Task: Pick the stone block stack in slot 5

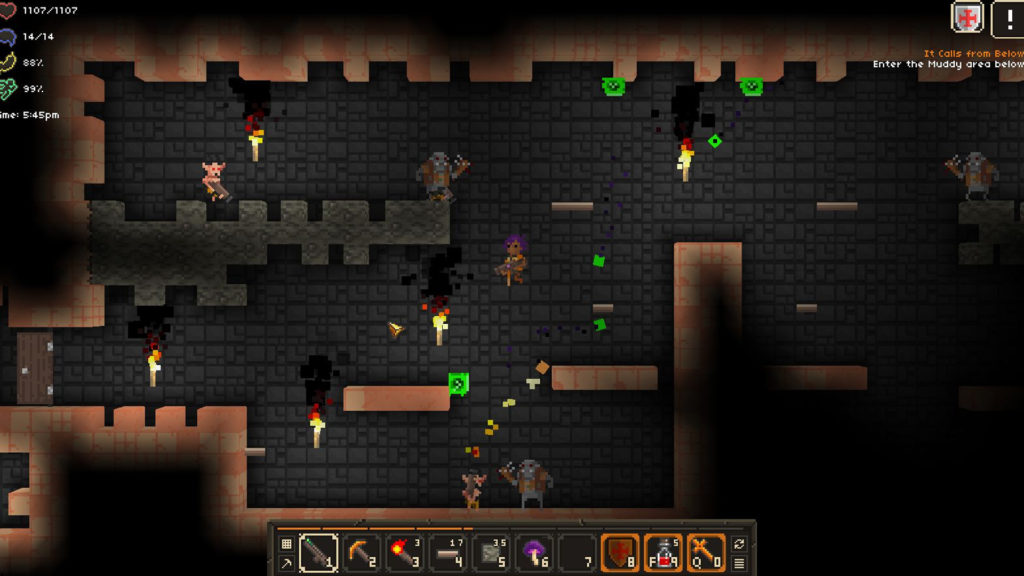Action: pos(491,552)
